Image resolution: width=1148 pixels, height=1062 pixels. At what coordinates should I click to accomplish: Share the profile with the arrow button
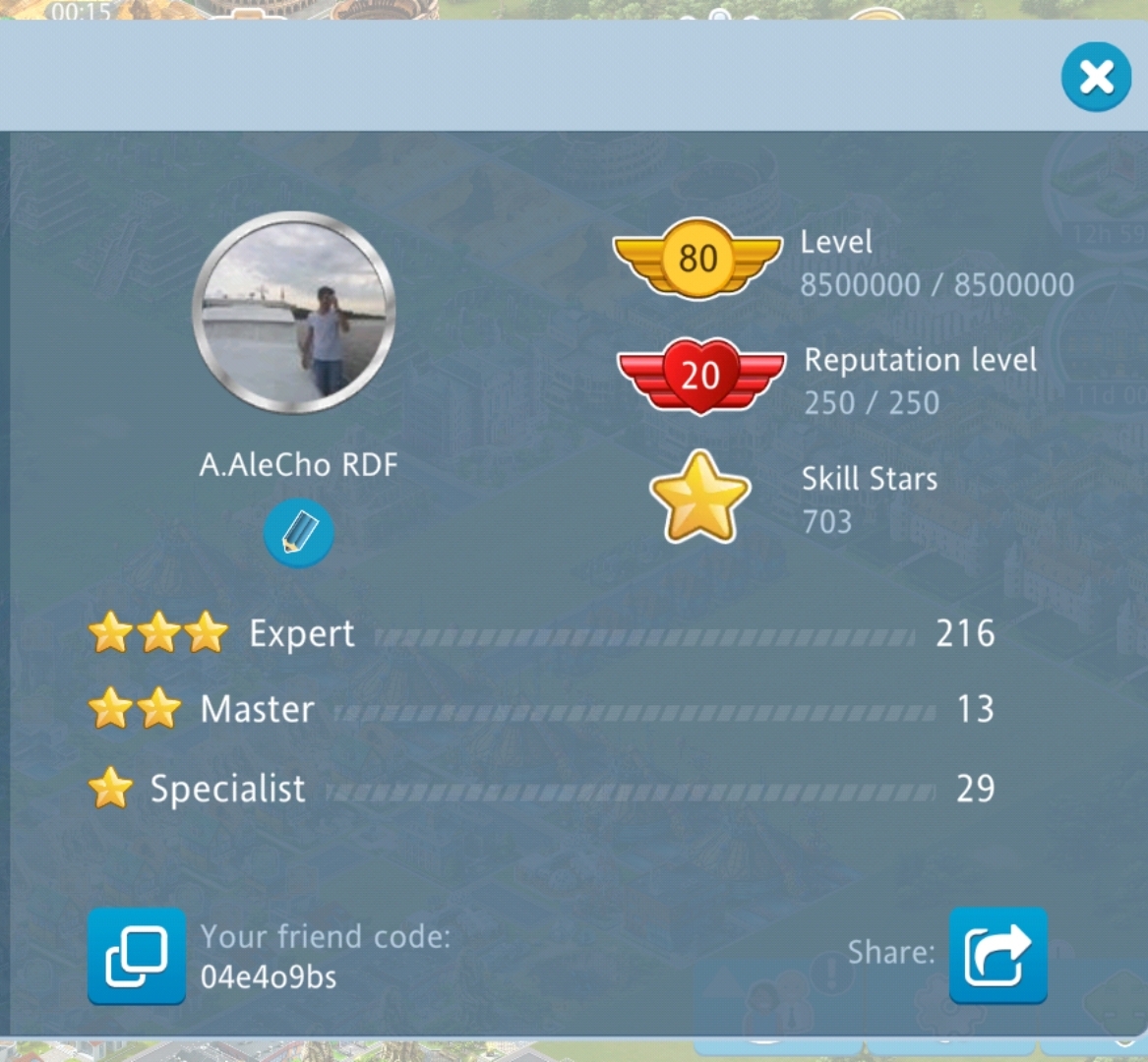coord(997,955)
